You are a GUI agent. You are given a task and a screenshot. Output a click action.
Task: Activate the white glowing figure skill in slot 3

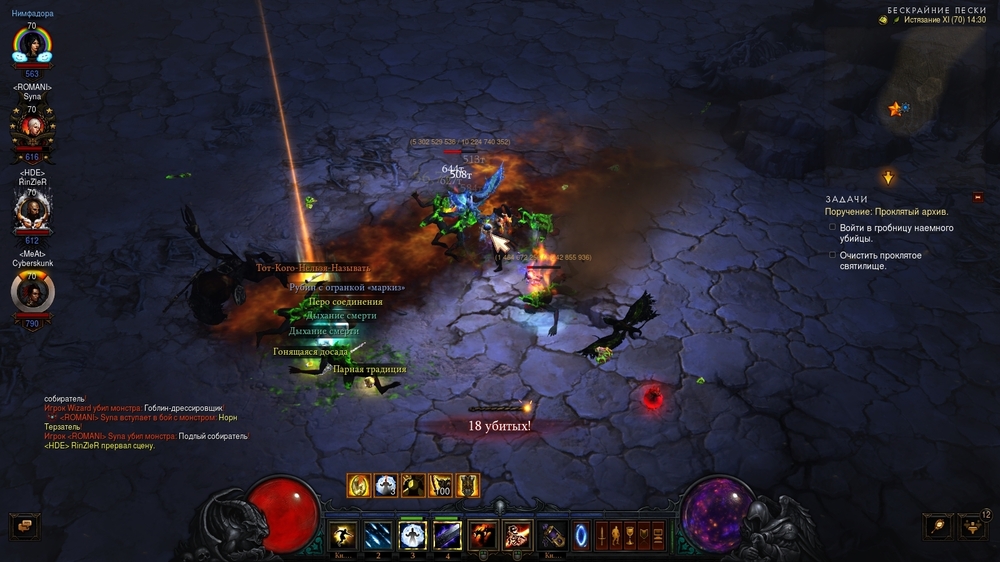coord(413,535)
